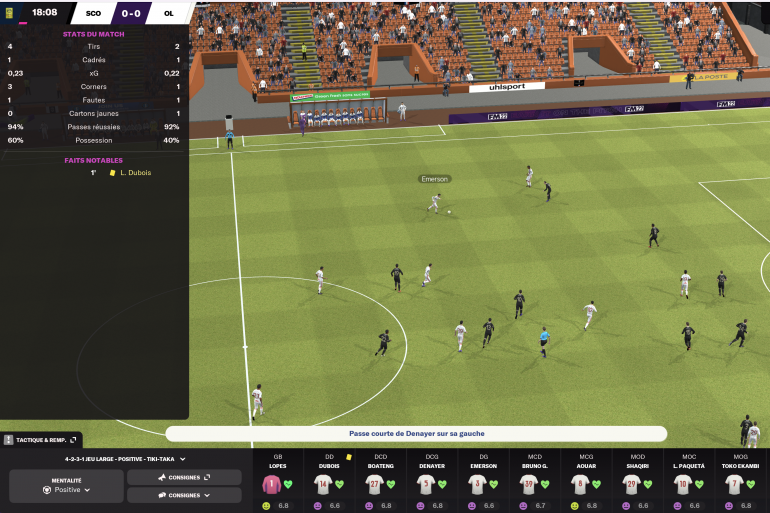This screenshot has width=770, height=513.
Task: Click the lower Consignes button
Action: click(184, 495)
